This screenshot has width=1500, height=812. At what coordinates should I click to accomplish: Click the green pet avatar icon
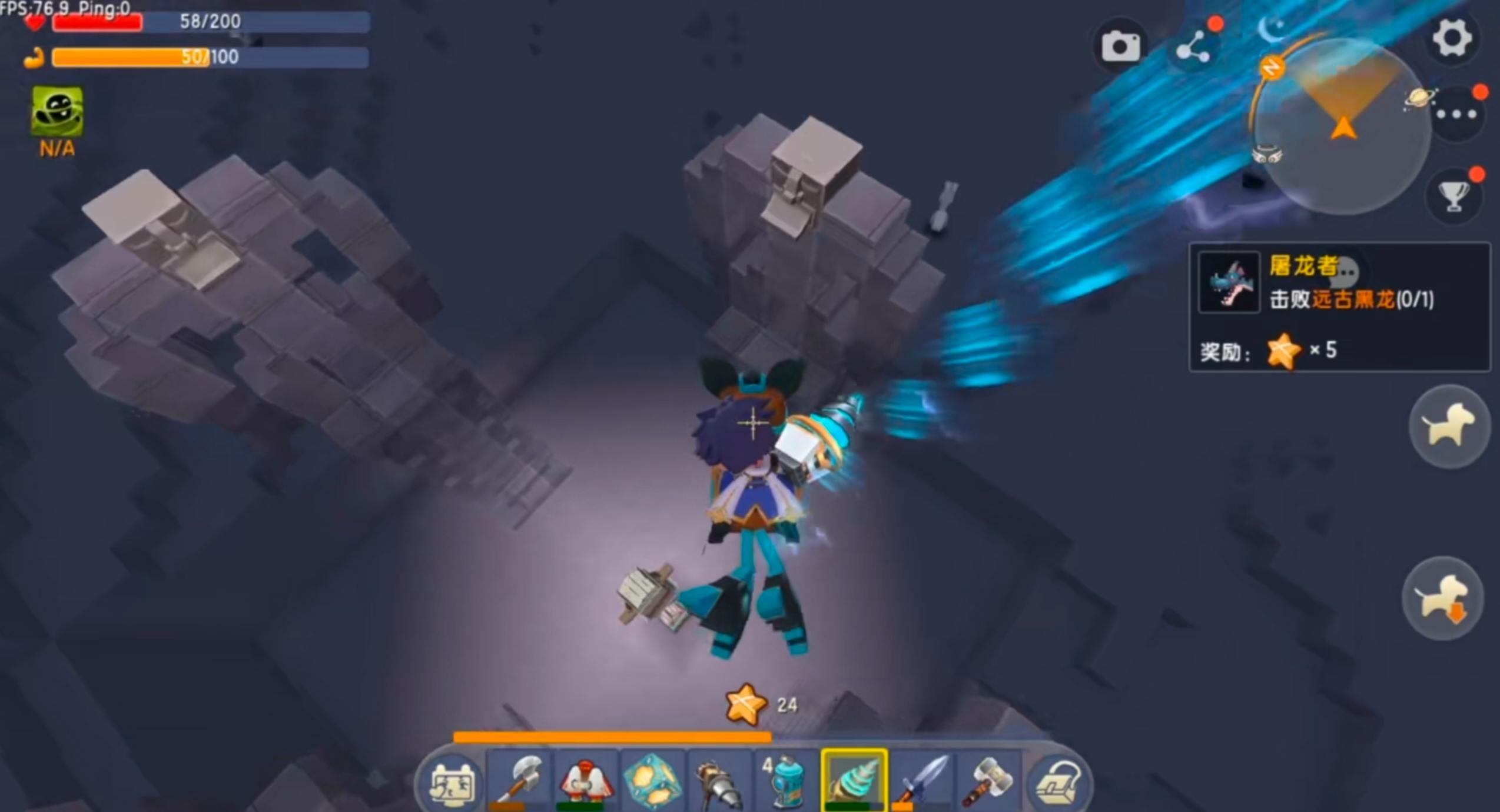coord(57,111)
